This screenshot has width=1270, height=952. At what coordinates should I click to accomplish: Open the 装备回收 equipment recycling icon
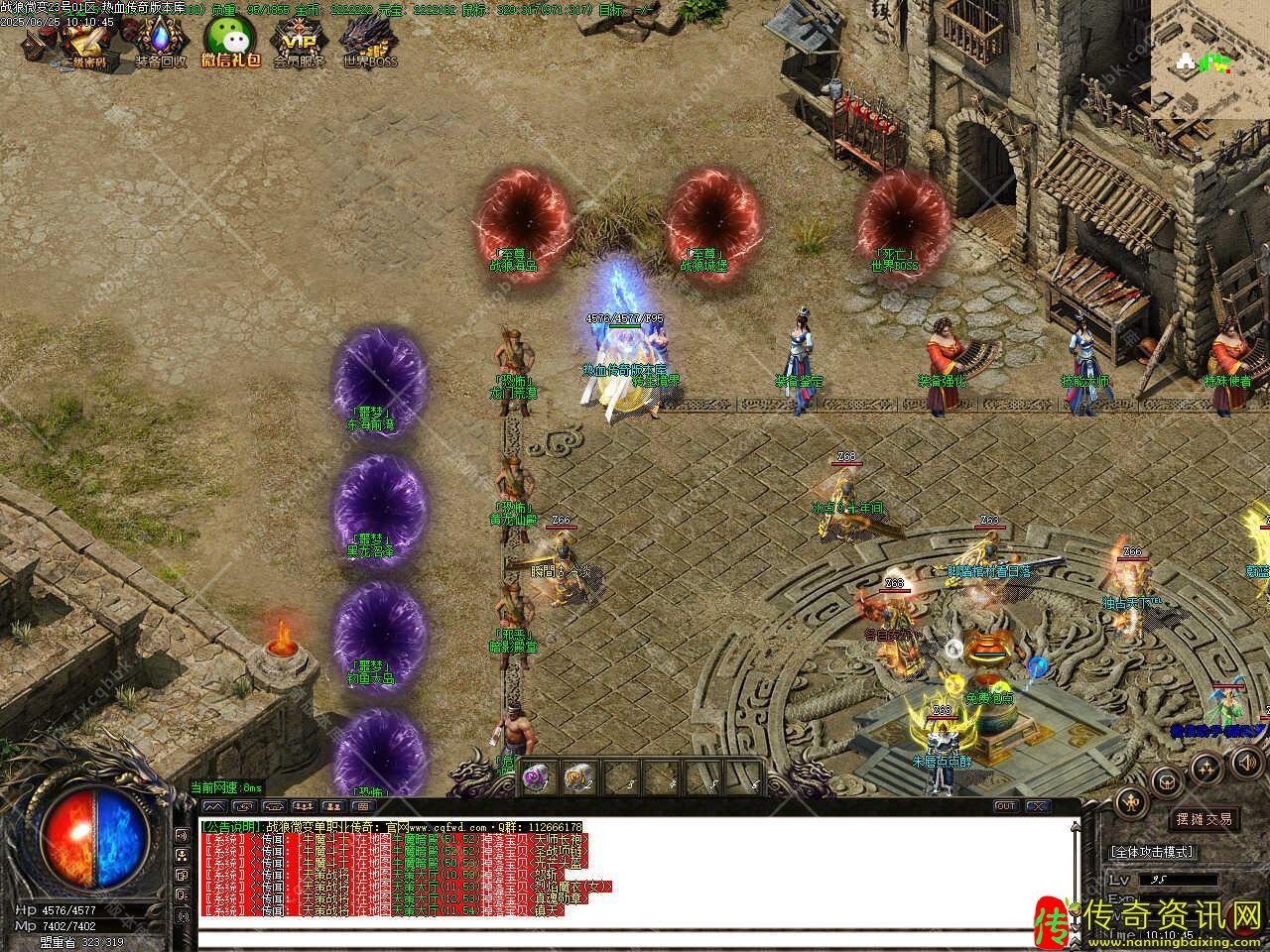tap(160, 44)
